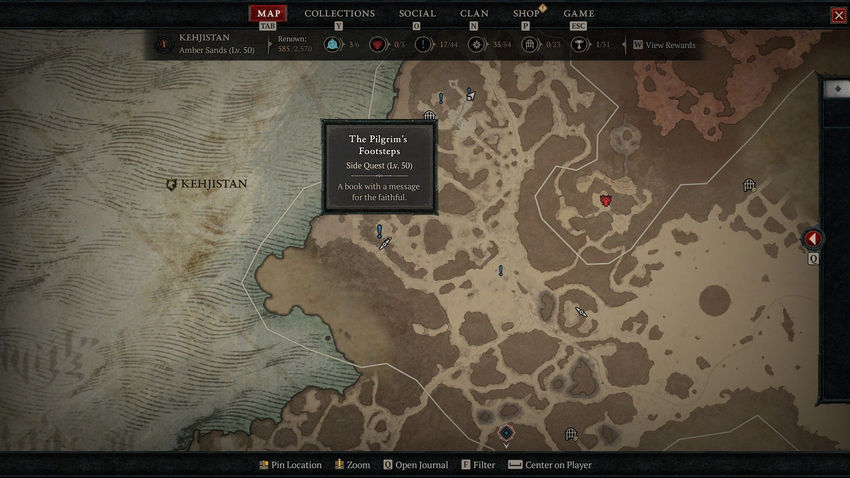Click the red stronghold skull marker
The image size is (850, 478).
[x=605, y=200]
